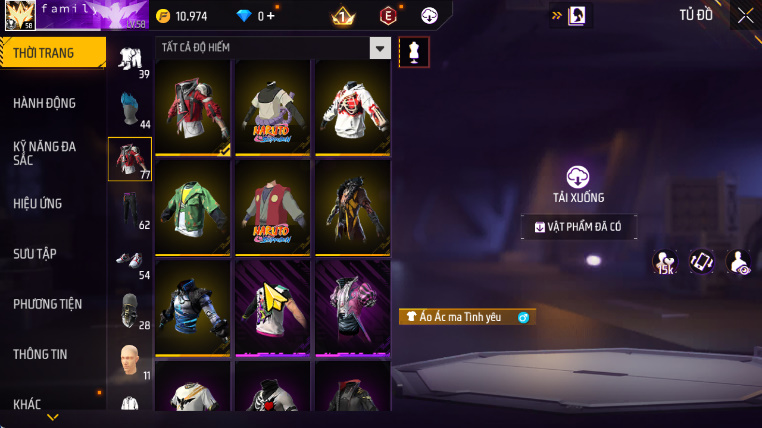Close the Tủ Đồ wardrobe screen

(745, 15)
